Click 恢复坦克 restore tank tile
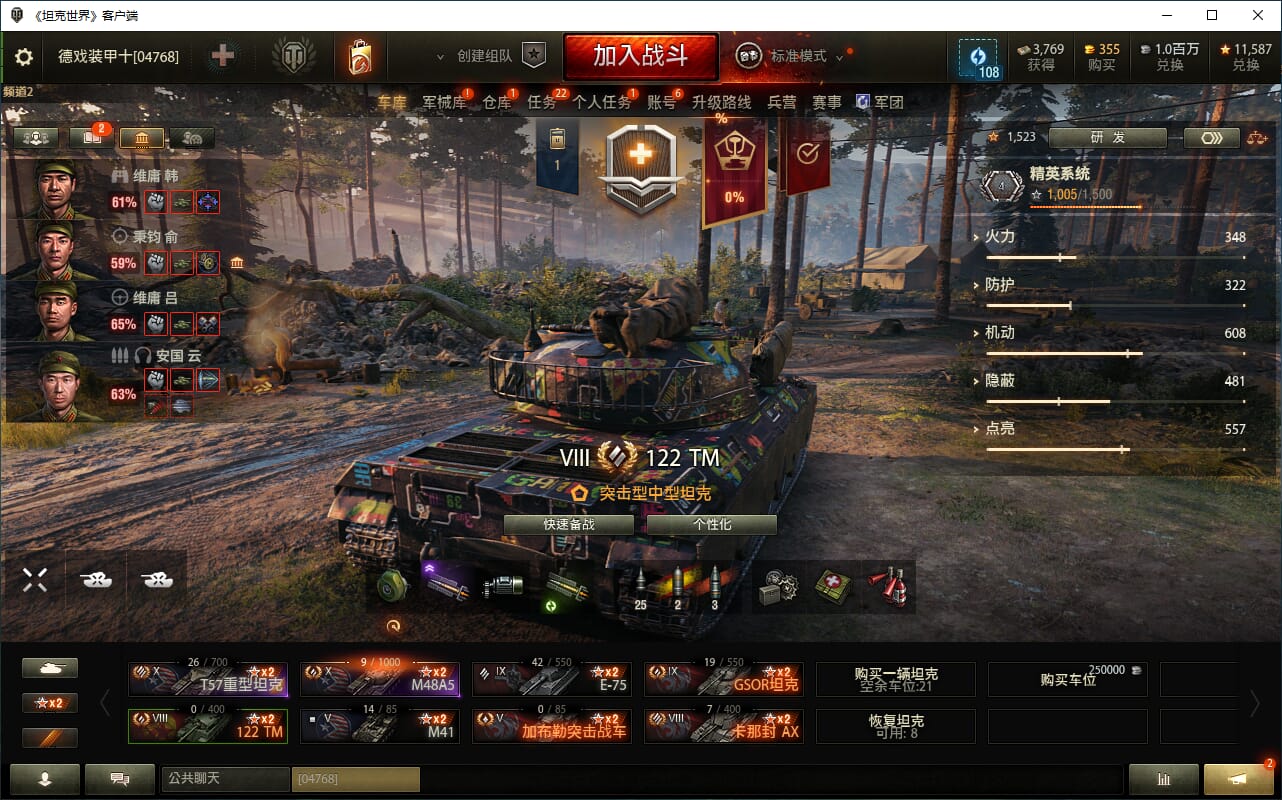Image resolution: width=1282 pixels, height=800 pixels. click(896, 726)
